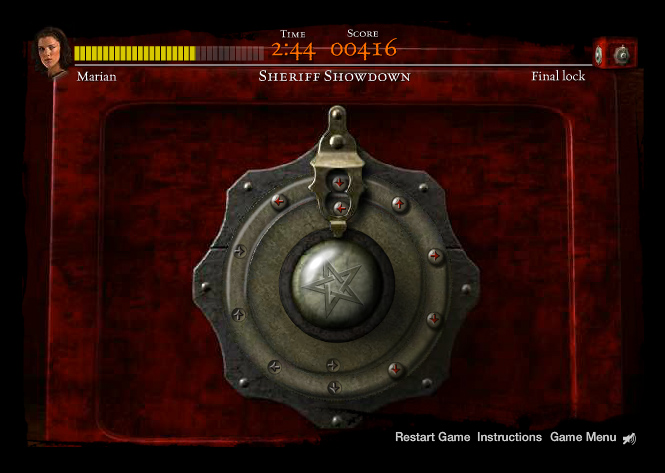The width and height of the screenshot is (665, 473).
Task: Return to the Game Menu
Action: coord(583,437)
